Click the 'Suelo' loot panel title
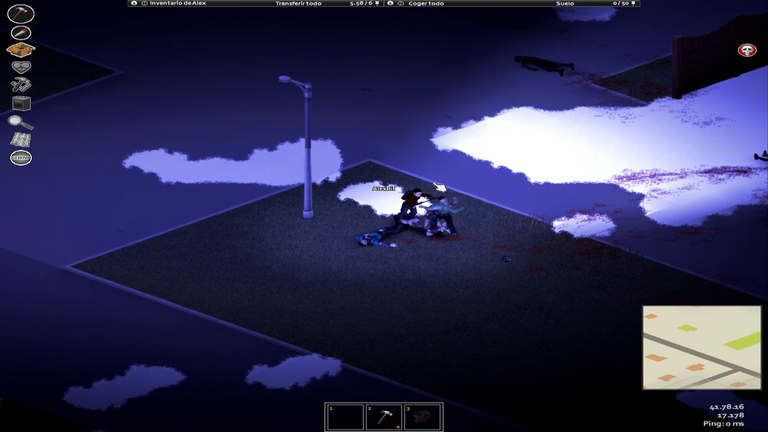The width and height of the screenshot is (768, 432). pos(565,4)
